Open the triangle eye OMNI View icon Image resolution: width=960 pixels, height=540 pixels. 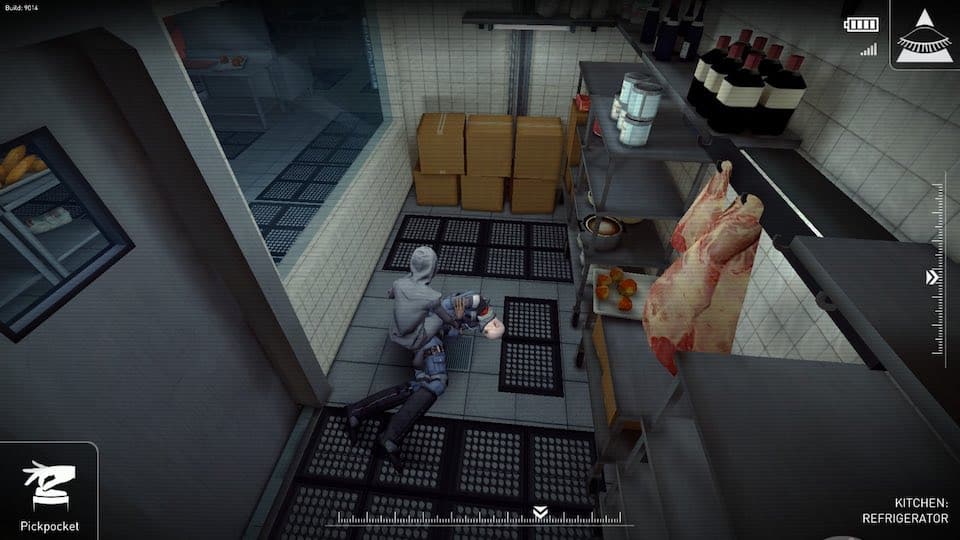point(924,35)
